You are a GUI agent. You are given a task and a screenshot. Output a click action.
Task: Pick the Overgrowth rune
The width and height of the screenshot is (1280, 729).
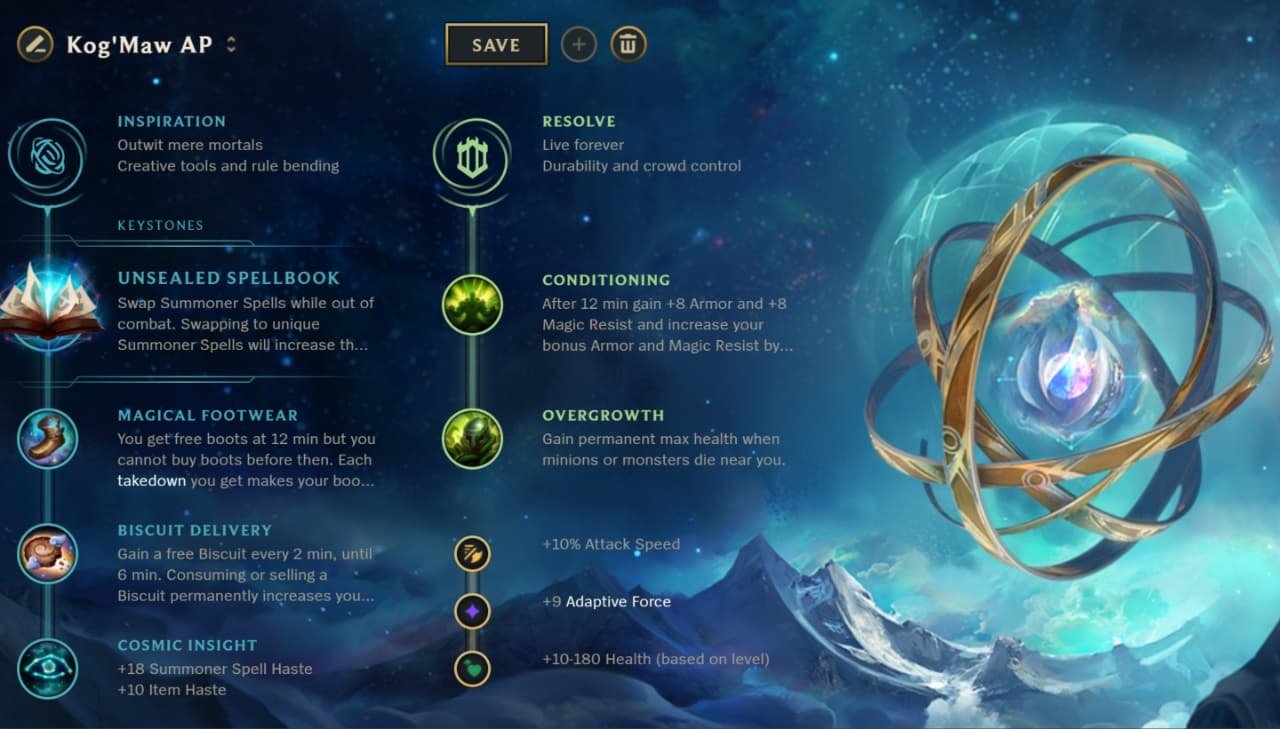point(472,440)
